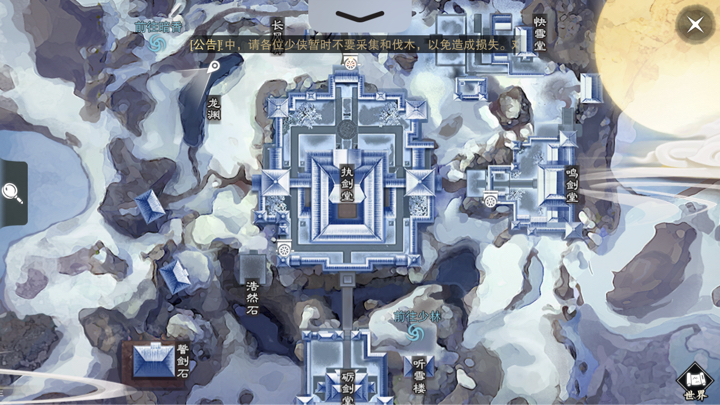Choose the 快雪堂 location label

pyautogui.click(x=540, y=33)
